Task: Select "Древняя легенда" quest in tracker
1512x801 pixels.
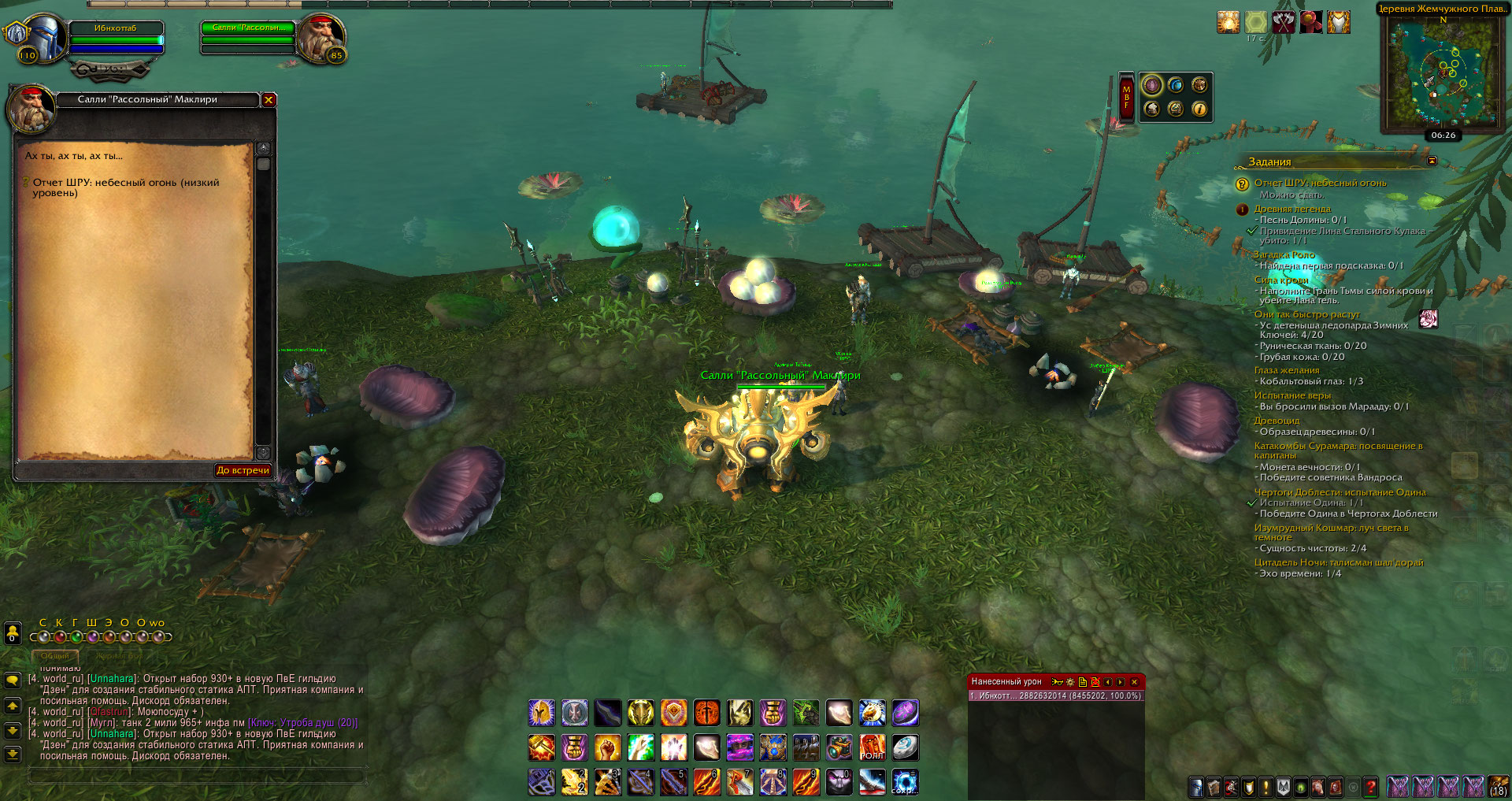Action: tap(1292, 209)
